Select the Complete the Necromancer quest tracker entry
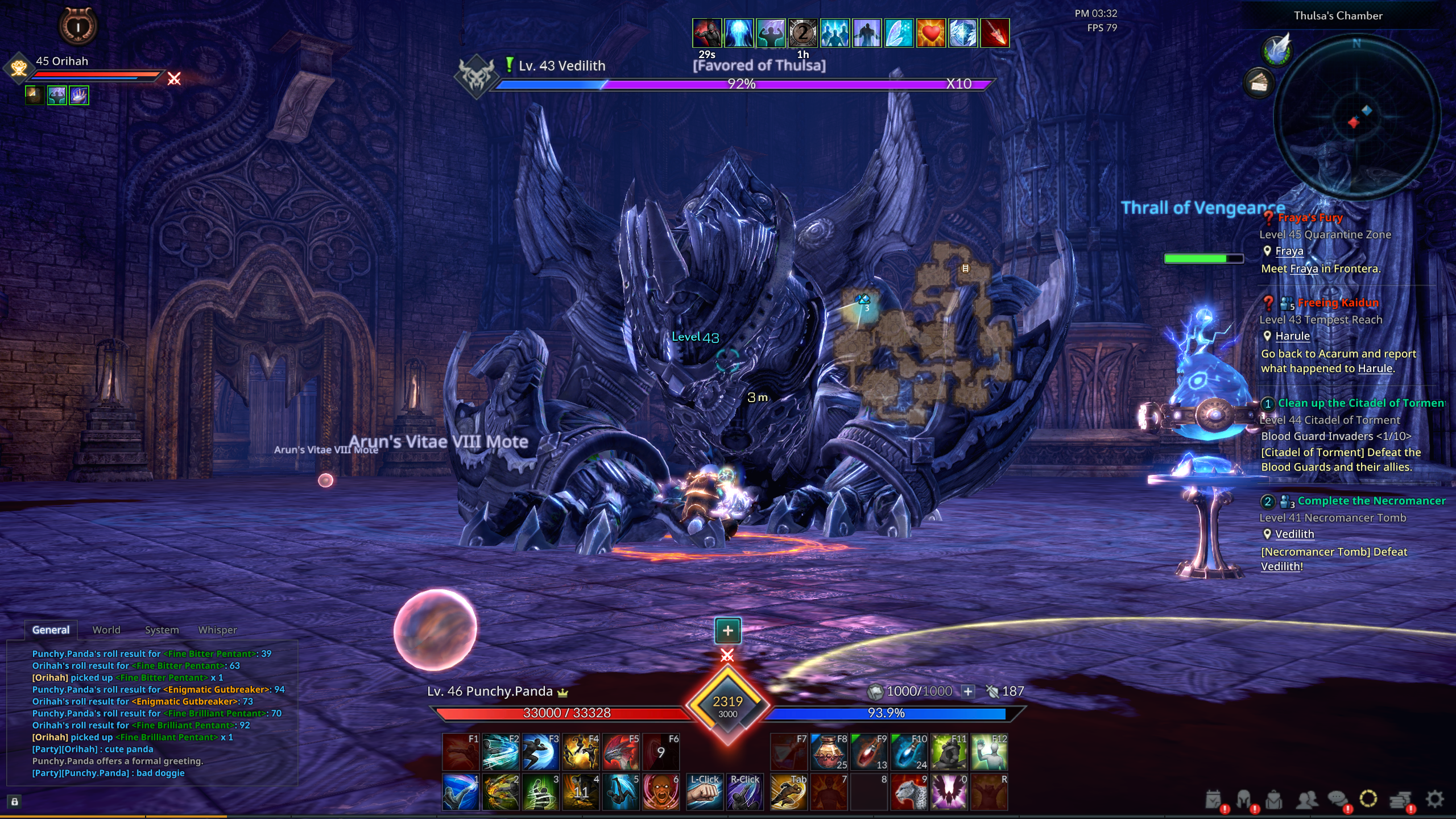This screenshot has width=1456, height=819. click(x=1371, y=501)
